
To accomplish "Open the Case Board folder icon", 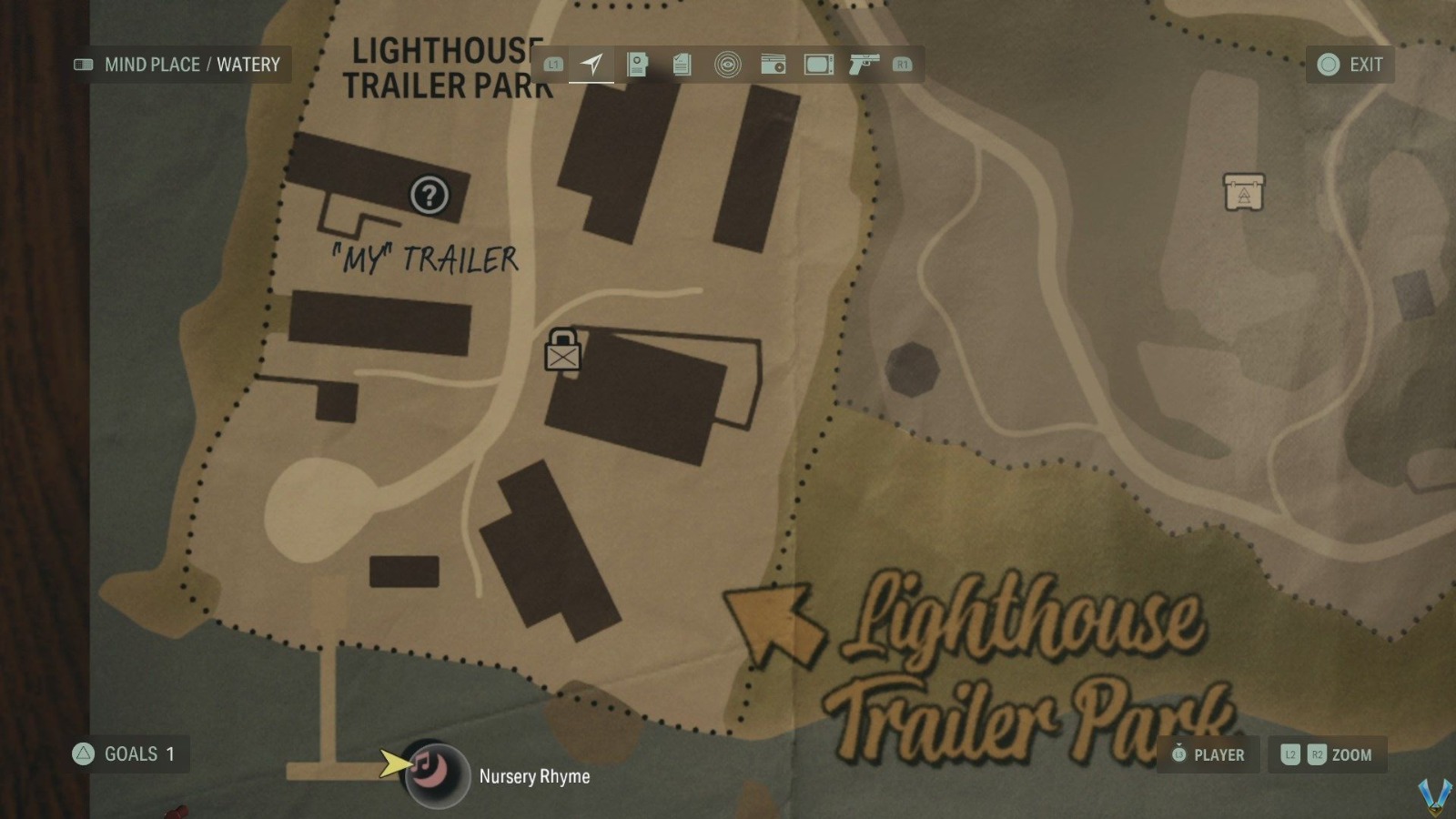I will point(637,64).
